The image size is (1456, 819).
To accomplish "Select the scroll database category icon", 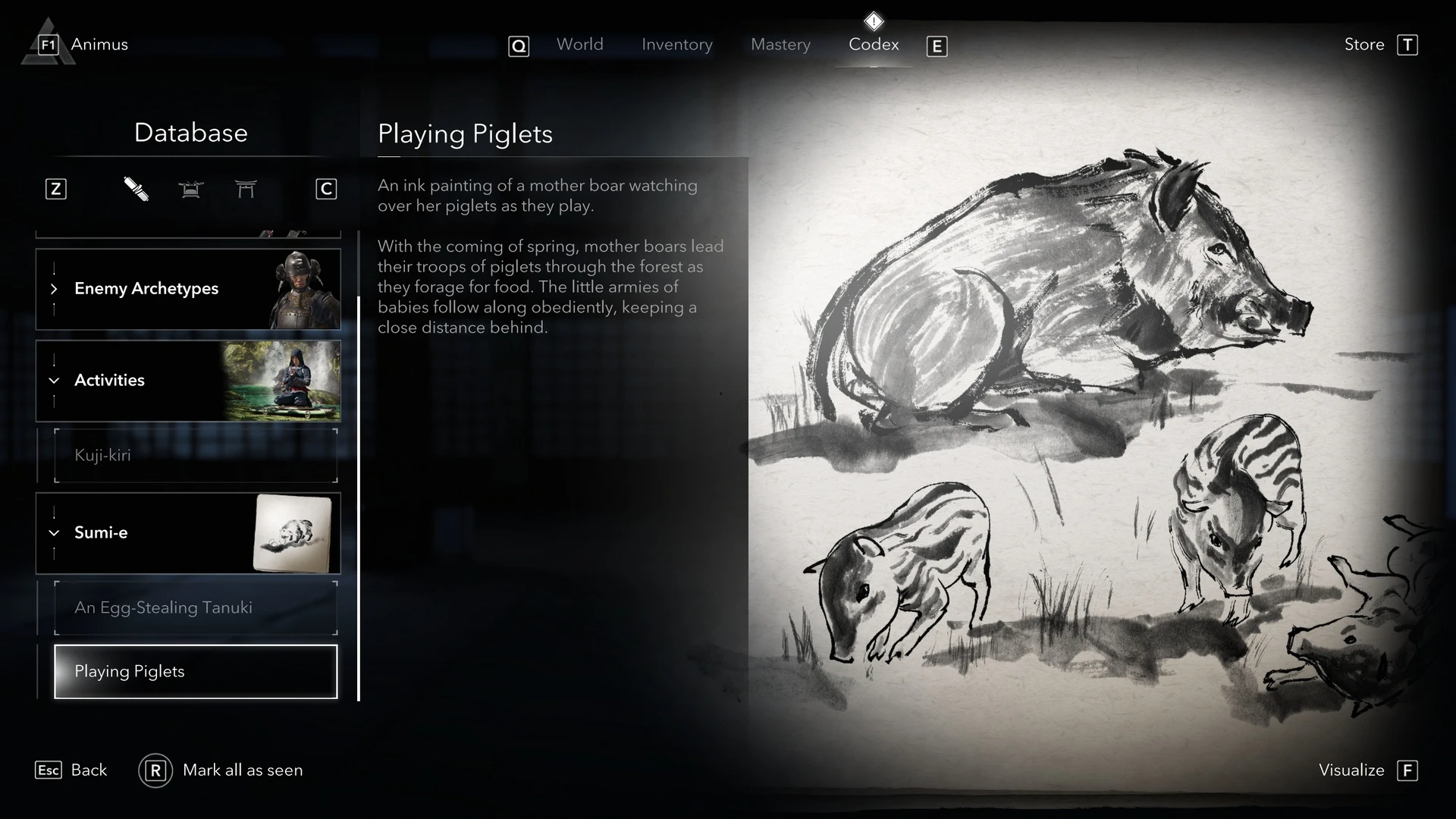I will 136,189.
